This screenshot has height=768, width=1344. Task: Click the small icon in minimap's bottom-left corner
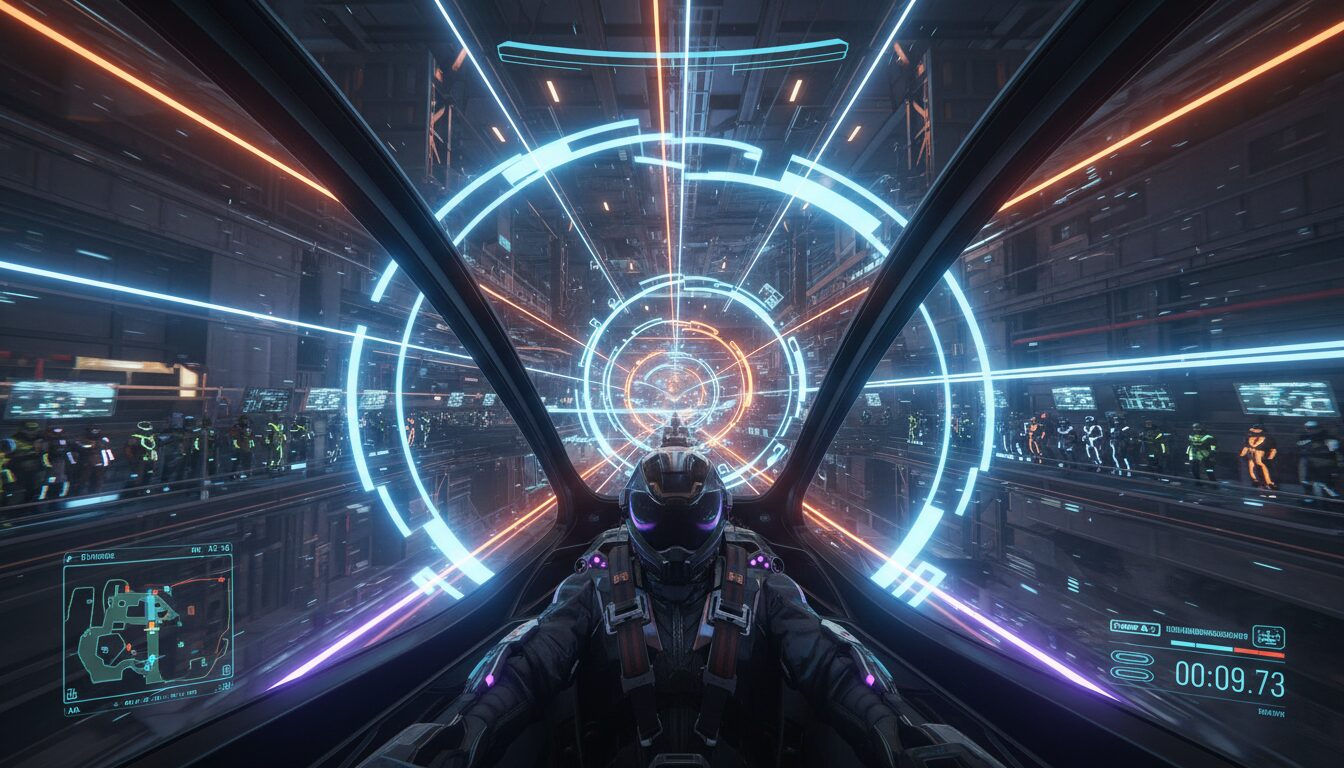74,692
